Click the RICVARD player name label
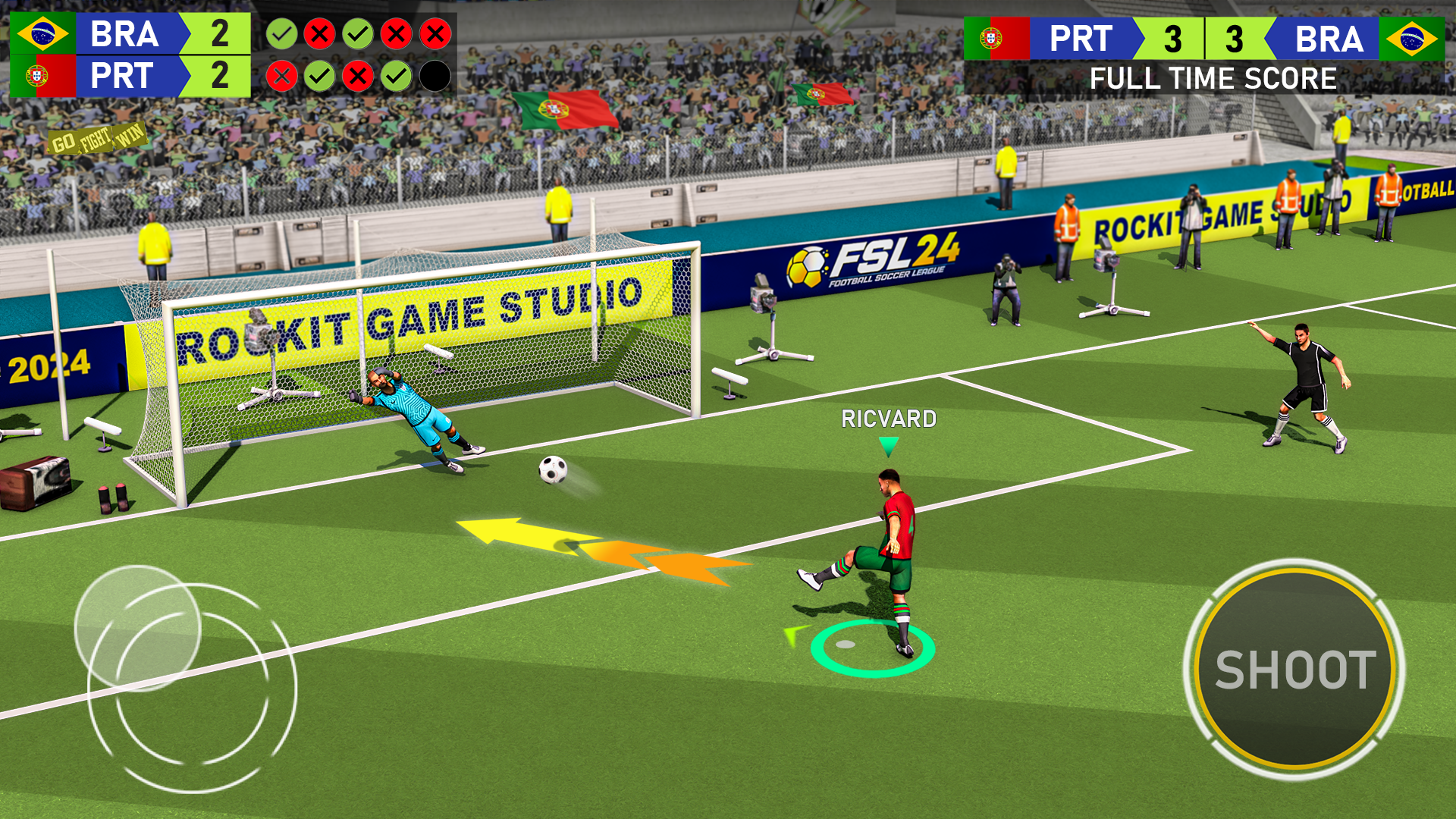 click(x=889, y=417)
